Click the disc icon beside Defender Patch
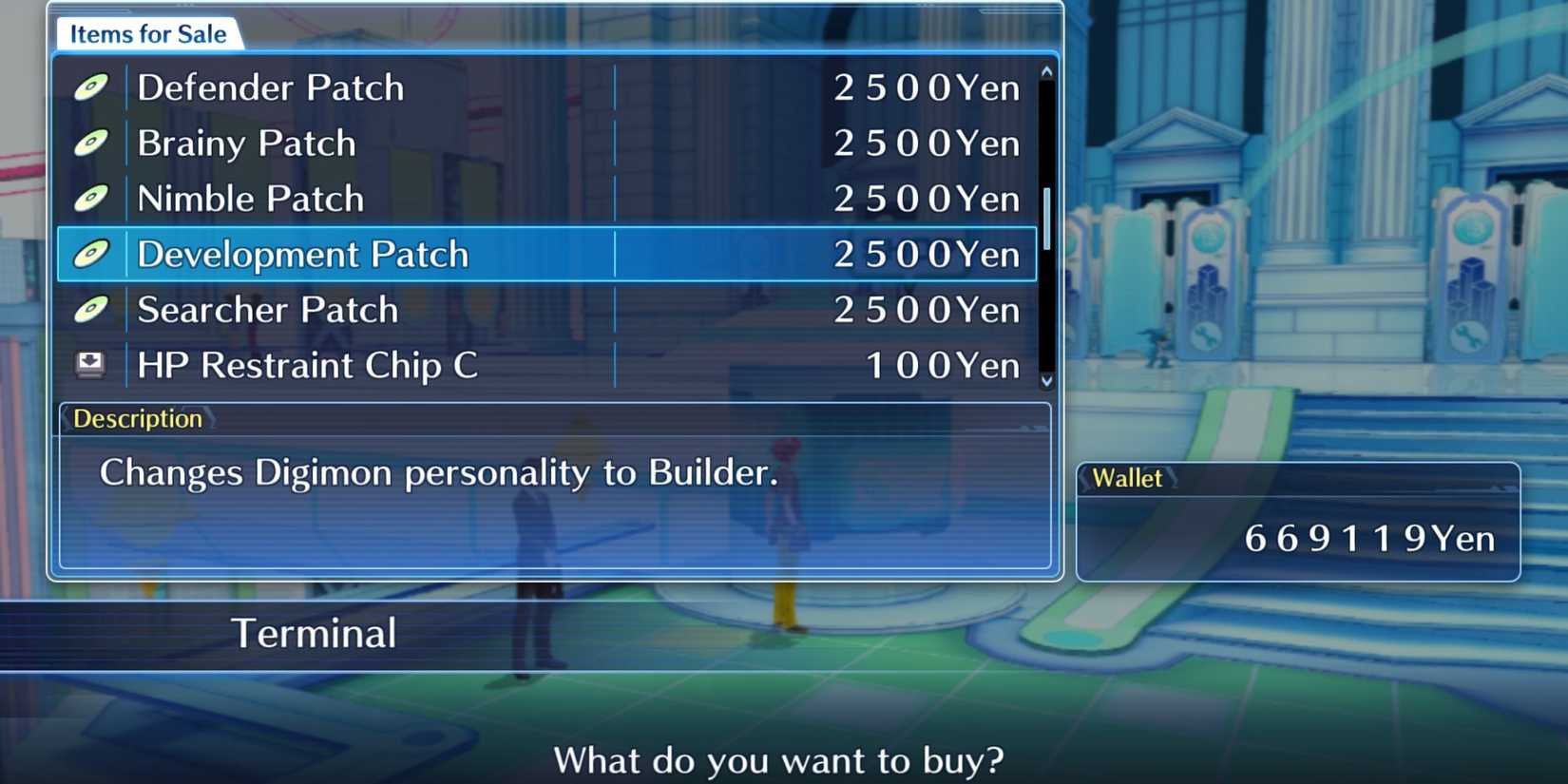Viewport: 1568px width, 784px height. point(91,87)
